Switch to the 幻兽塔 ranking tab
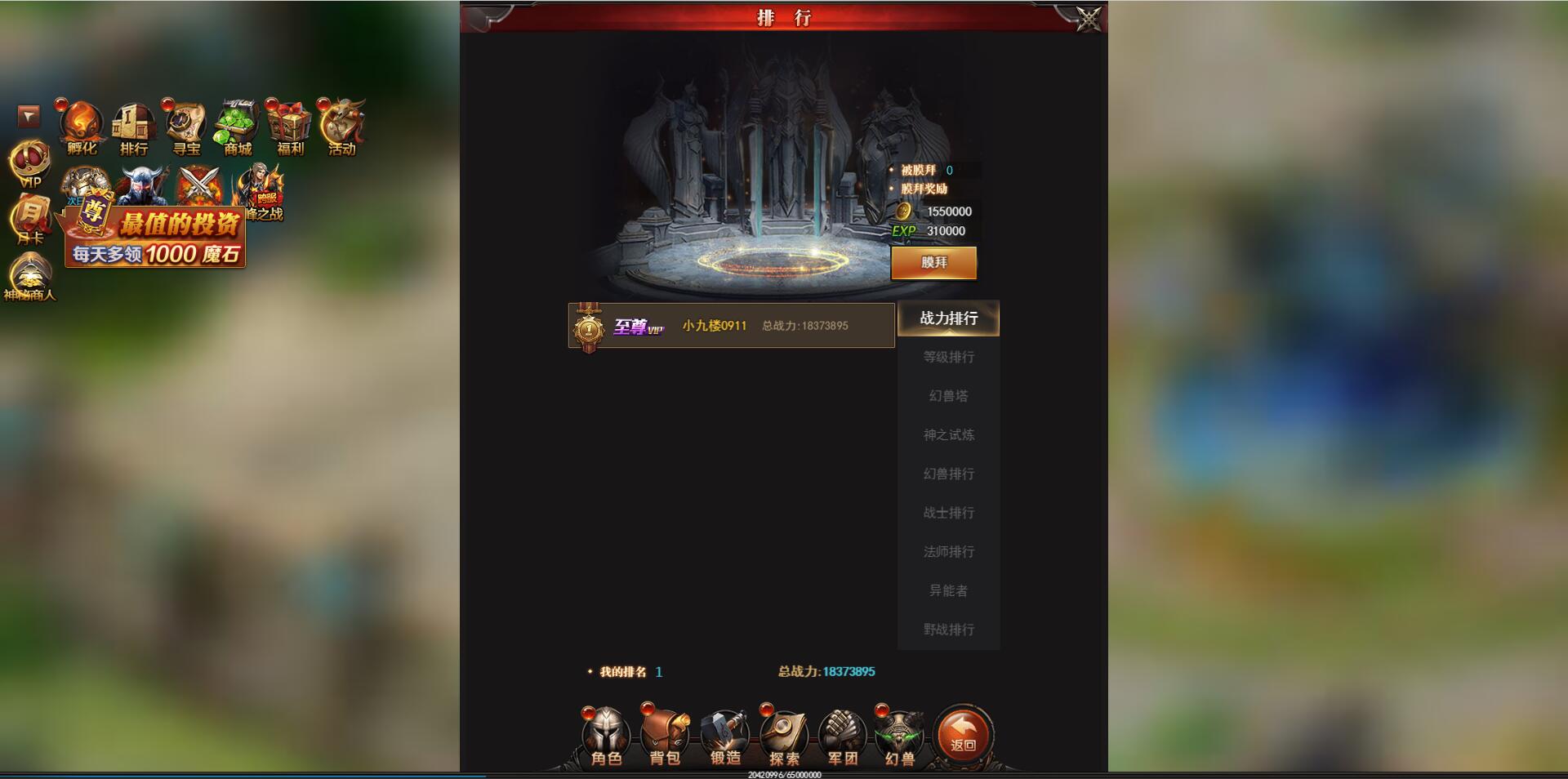 [947, 396]
